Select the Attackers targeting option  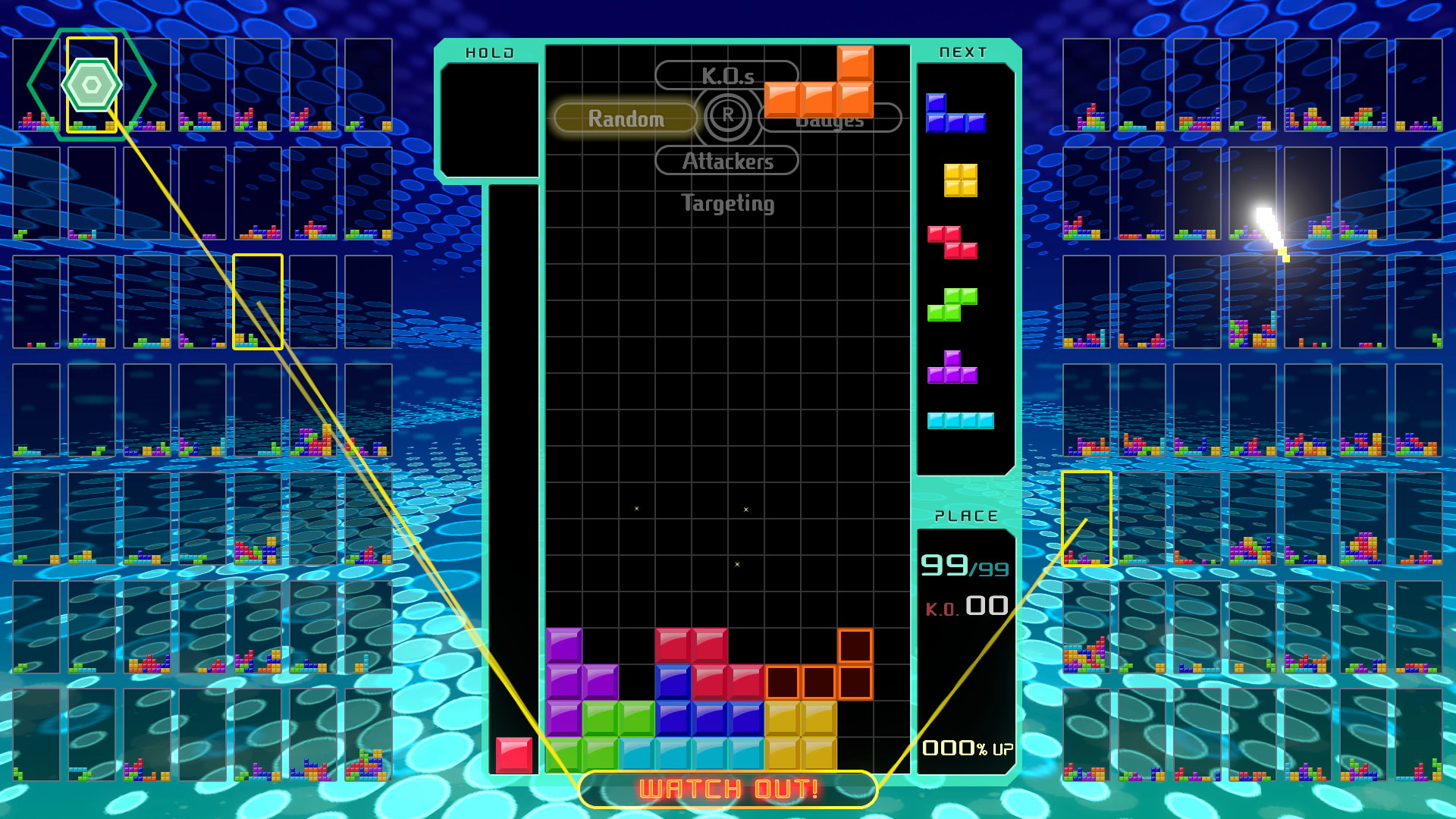point(726,161)
